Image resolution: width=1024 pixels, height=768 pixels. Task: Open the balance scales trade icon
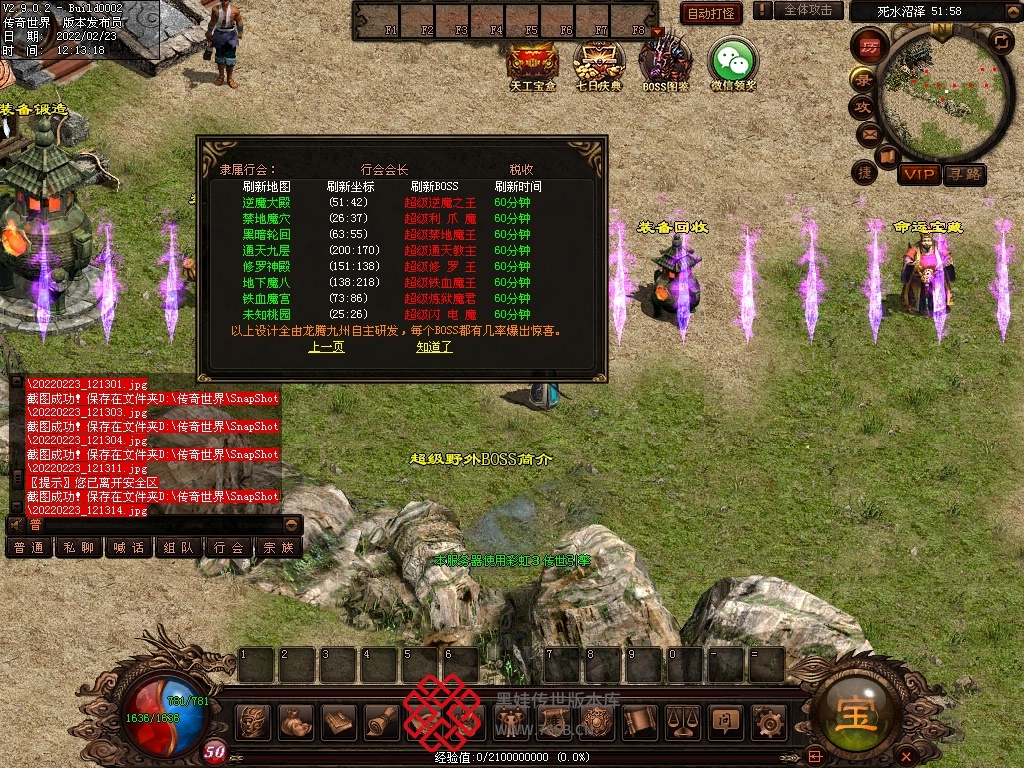pyautogui.click(x=682, y=721)
